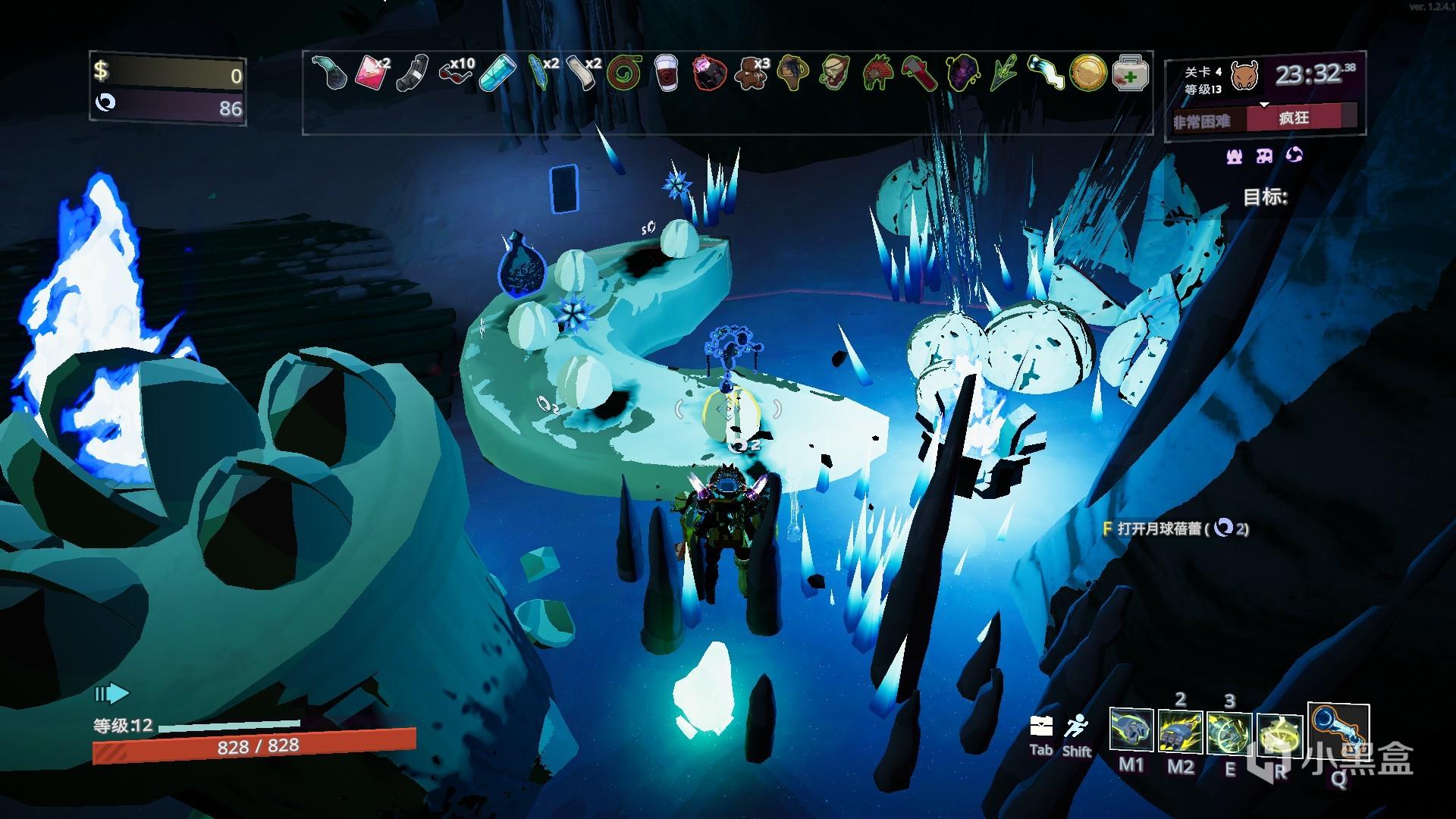
Task: Use the charging punch utility skill
Action: [1229, 733]
